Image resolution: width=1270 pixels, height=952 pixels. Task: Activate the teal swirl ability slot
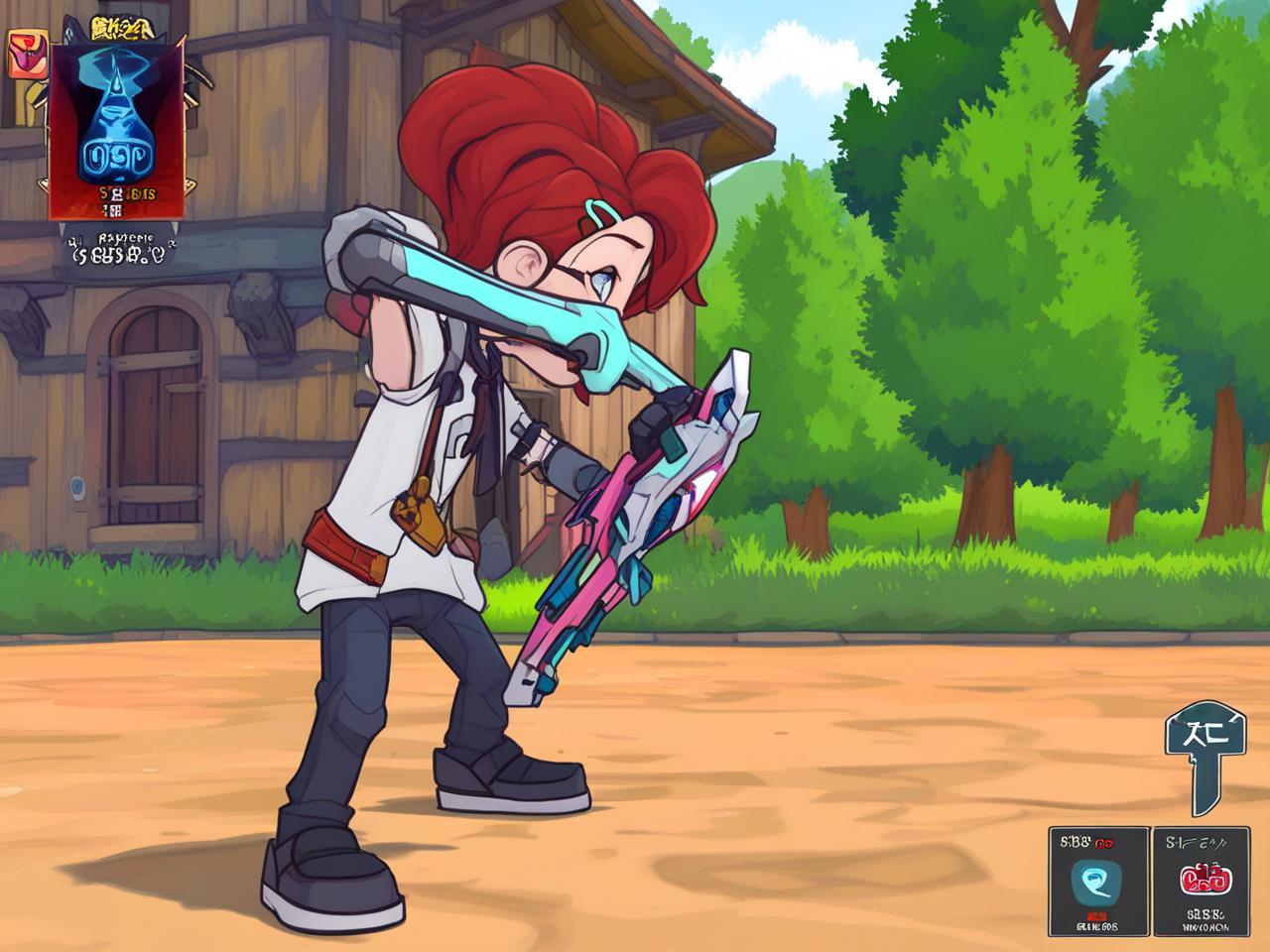[1098, 881]
